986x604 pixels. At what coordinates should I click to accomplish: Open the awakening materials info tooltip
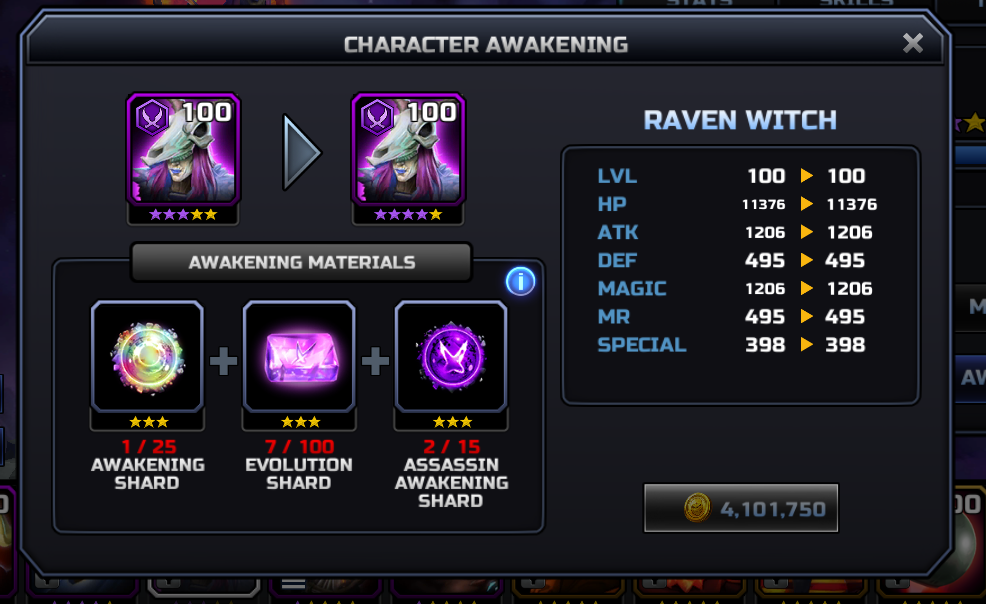520,282
